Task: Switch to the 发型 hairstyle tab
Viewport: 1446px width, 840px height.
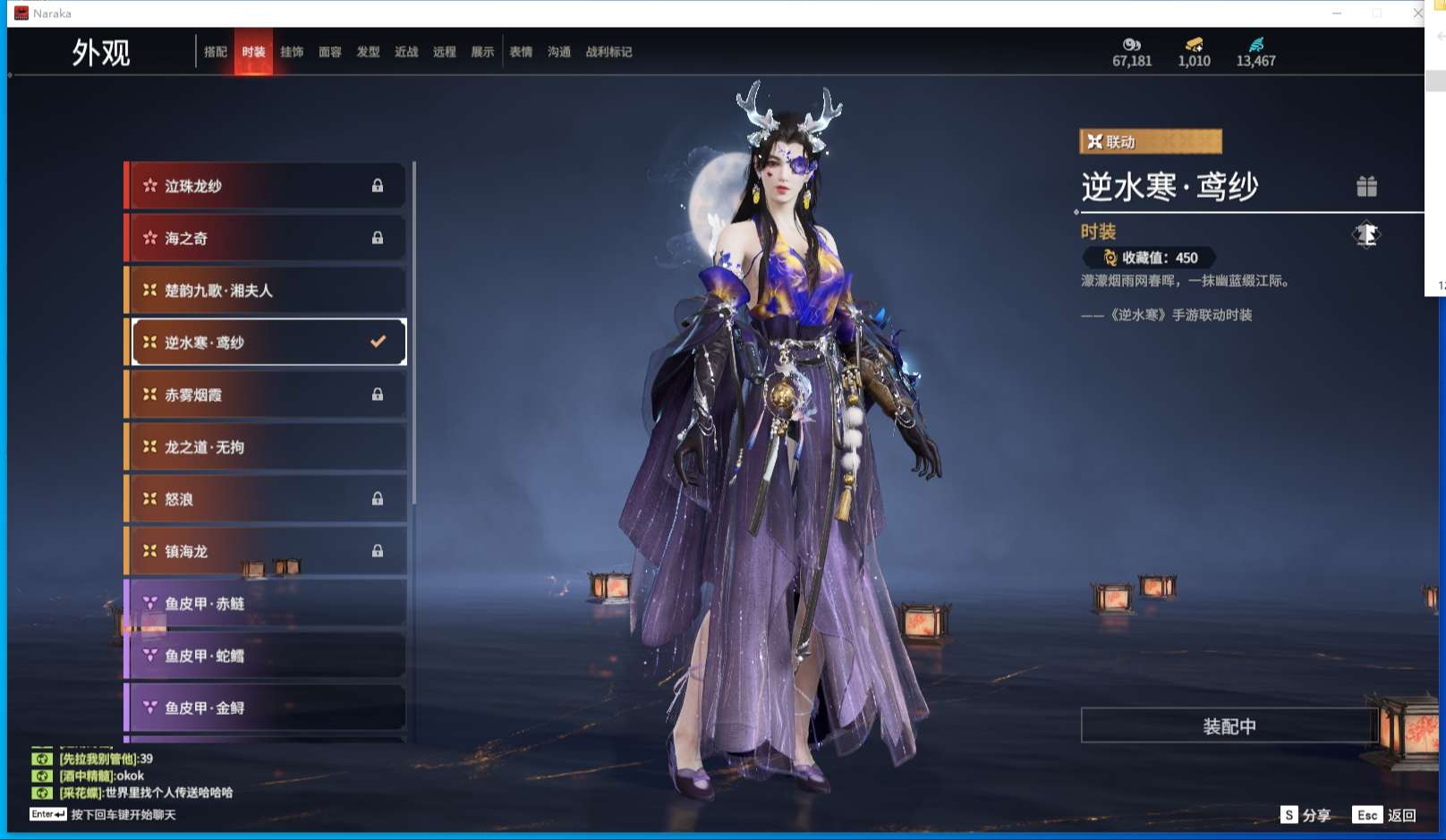Action: tap(368, 52)
